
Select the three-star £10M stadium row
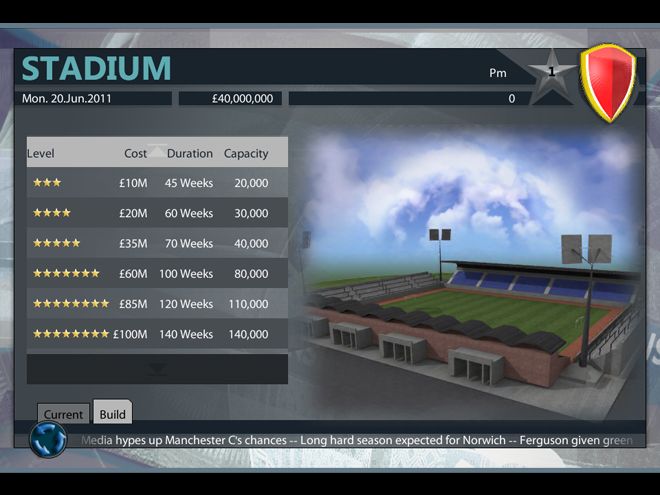tap(157, 183)
